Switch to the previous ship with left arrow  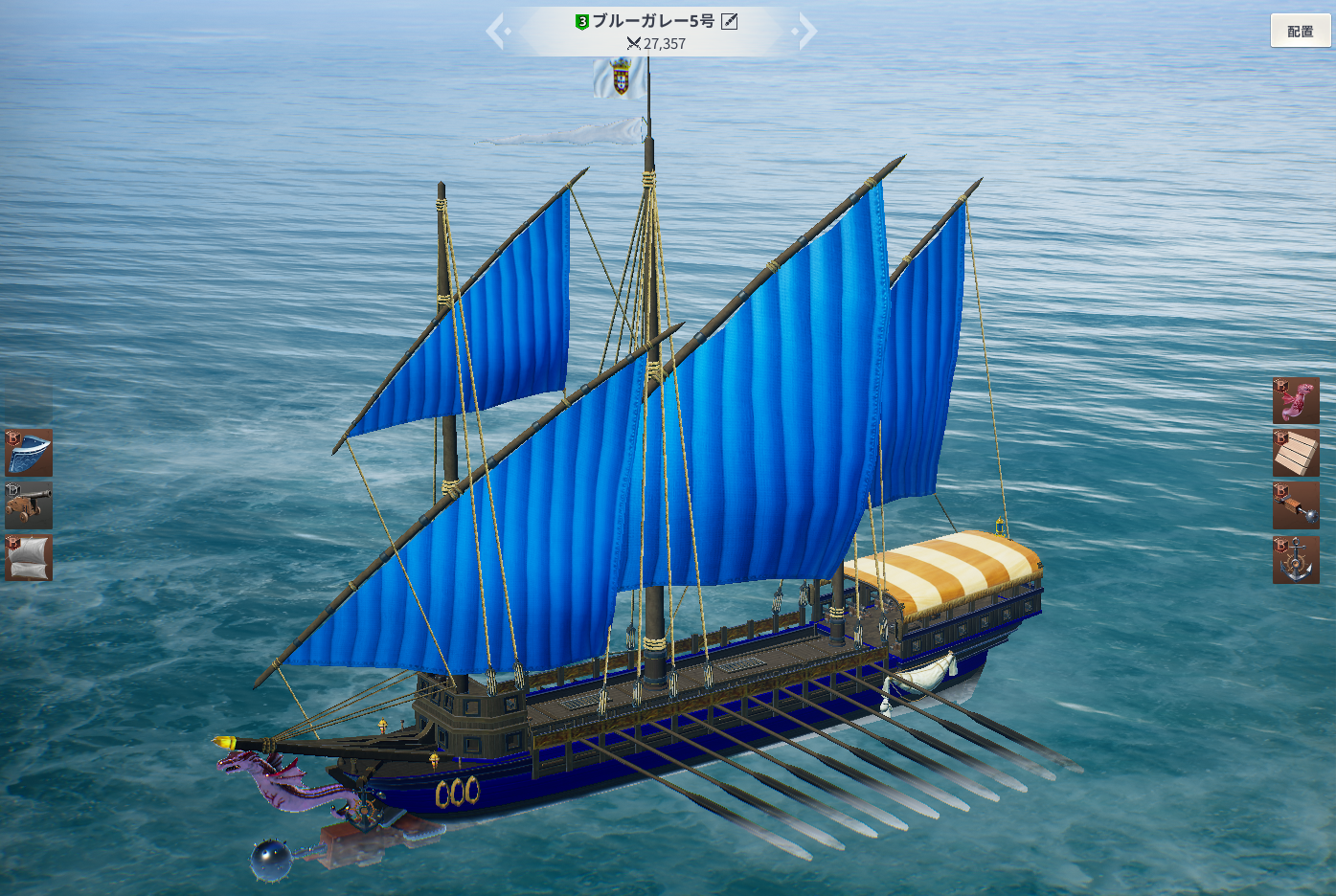496,32
